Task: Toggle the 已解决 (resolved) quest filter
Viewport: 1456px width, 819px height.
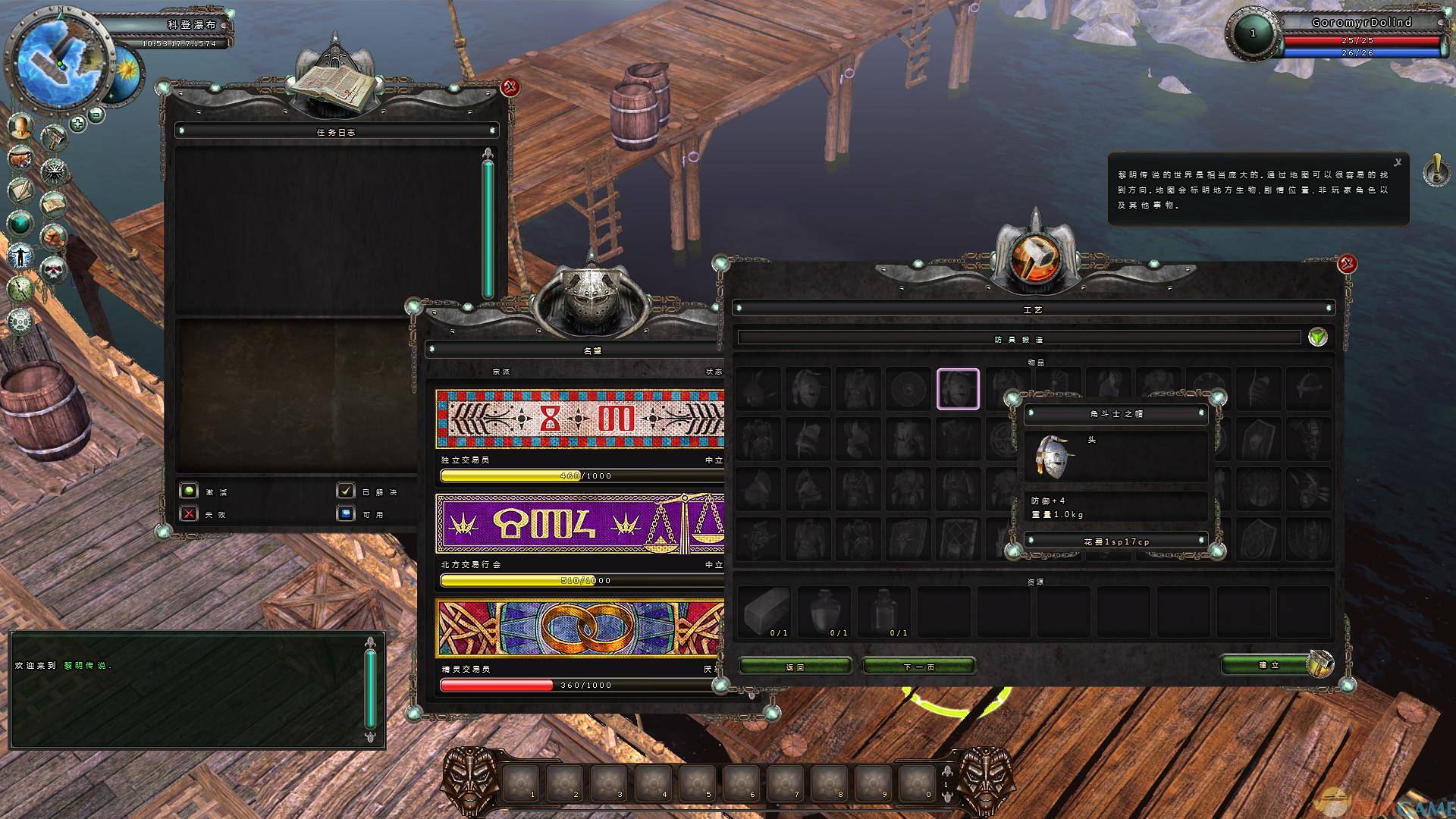Action: (x=346, y=491)
